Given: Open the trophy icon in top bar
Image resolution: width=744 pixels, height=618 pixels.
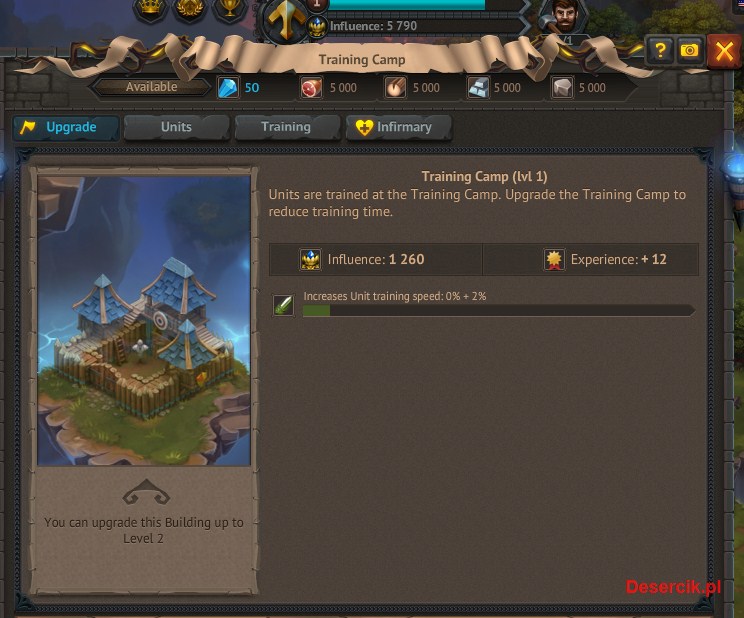Looking at the screenshot, I should coord(231,8).
